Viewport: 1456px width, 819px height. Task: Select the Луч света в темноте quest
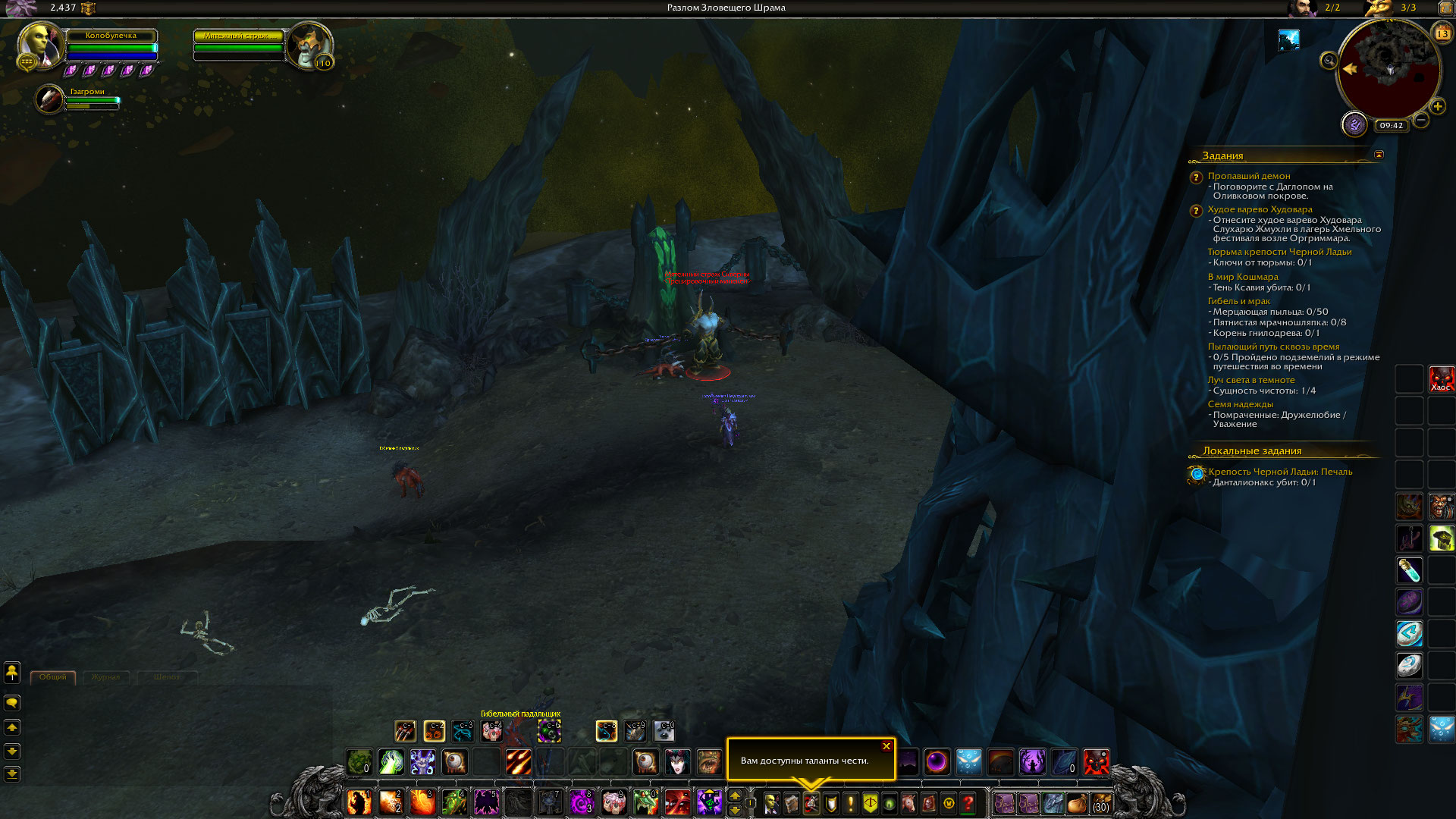tap(1250, 380)
